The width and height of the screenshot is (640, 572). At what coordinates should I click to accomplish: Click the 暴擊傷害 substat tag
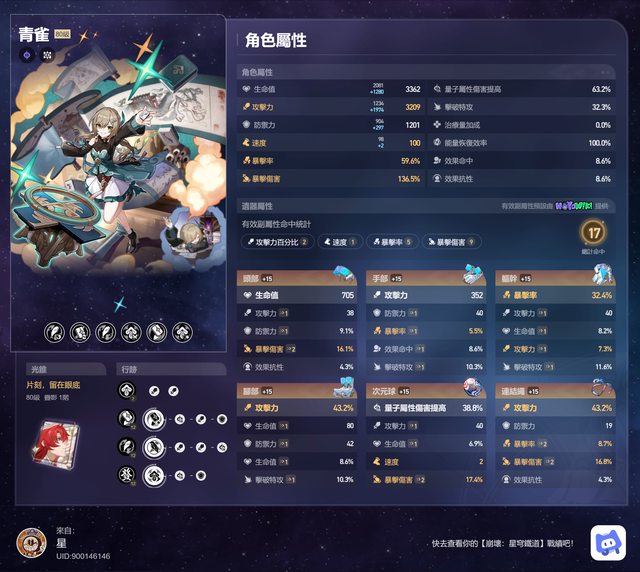[452, 241]
